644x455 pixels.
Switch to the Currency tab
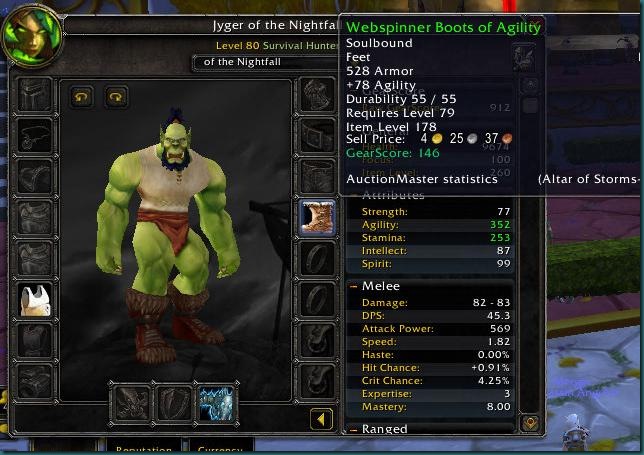click(220, 448)
